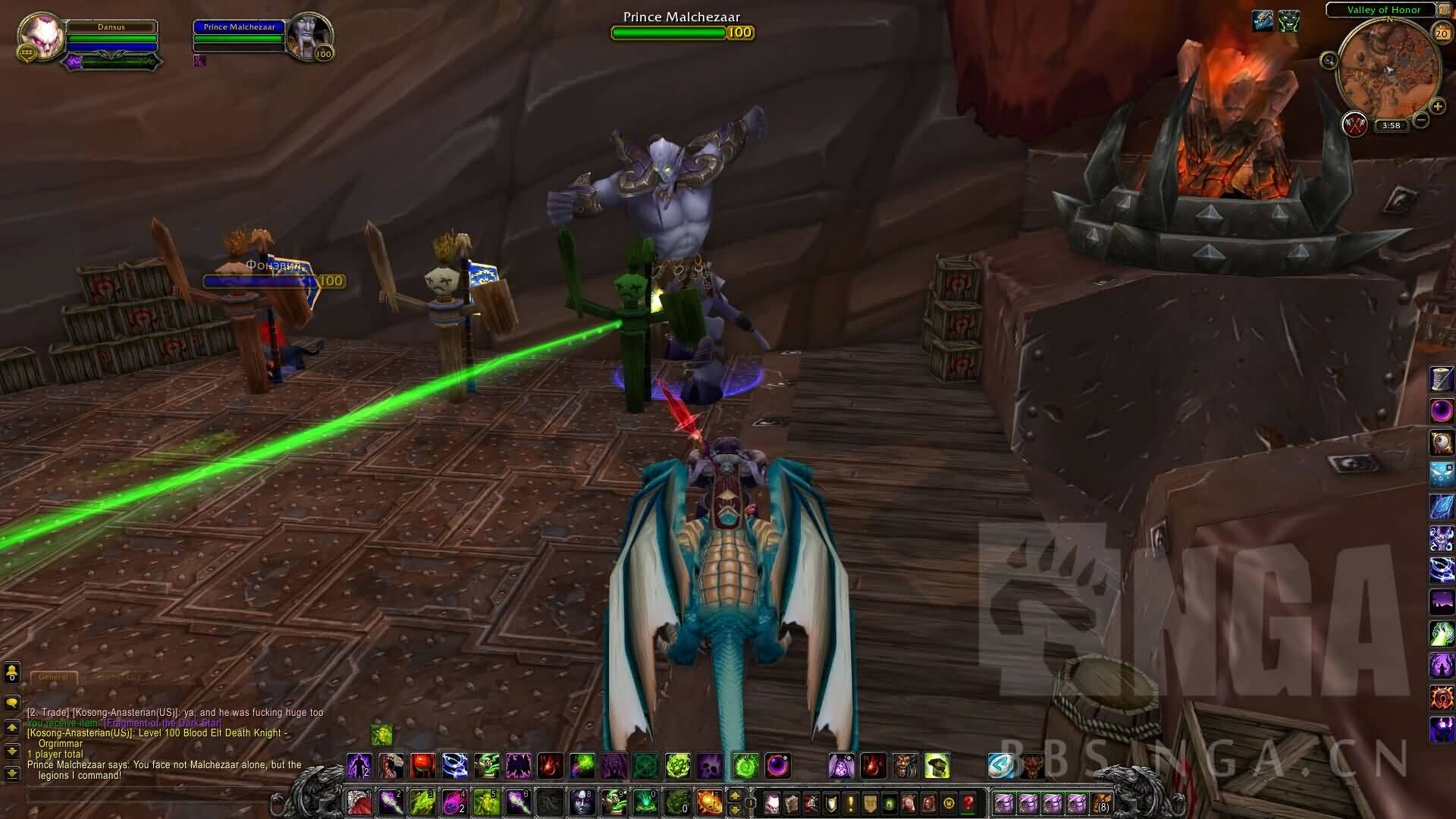The height and width of the screenshot is (819, 1456).
Task: Page the action bar up
Action: point(734,795)
